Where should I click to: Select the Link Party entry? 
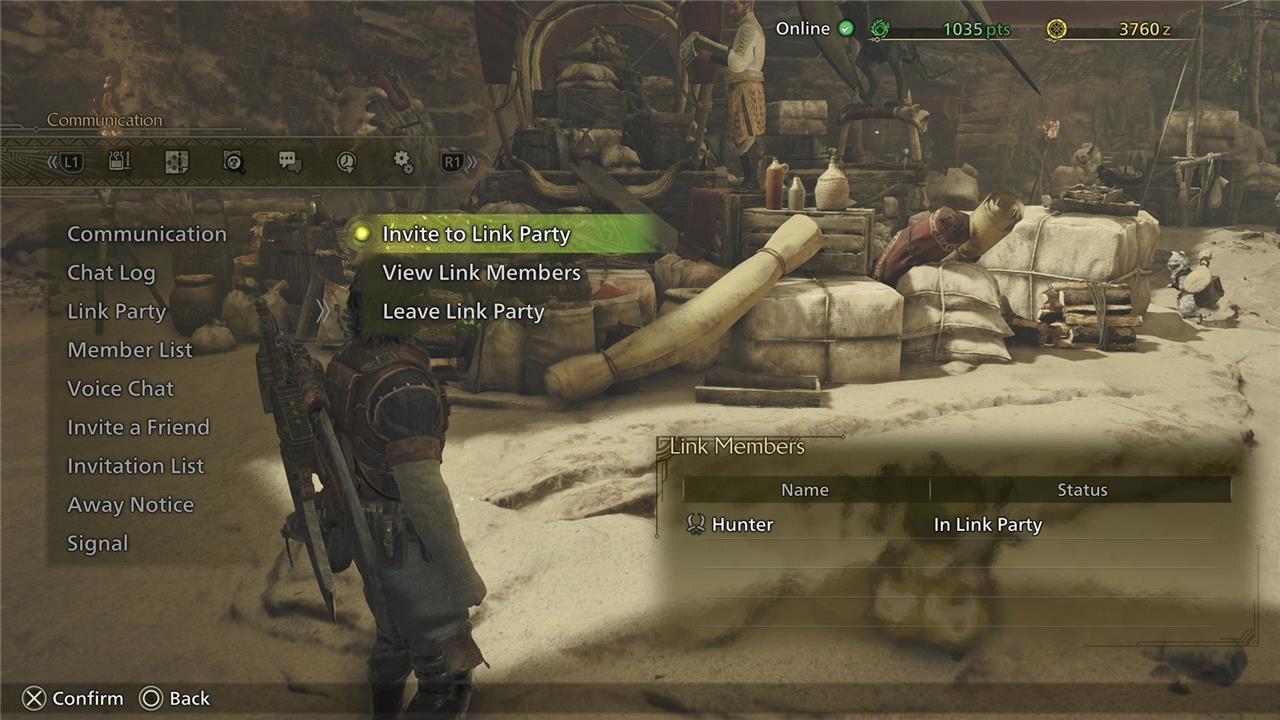116,312
